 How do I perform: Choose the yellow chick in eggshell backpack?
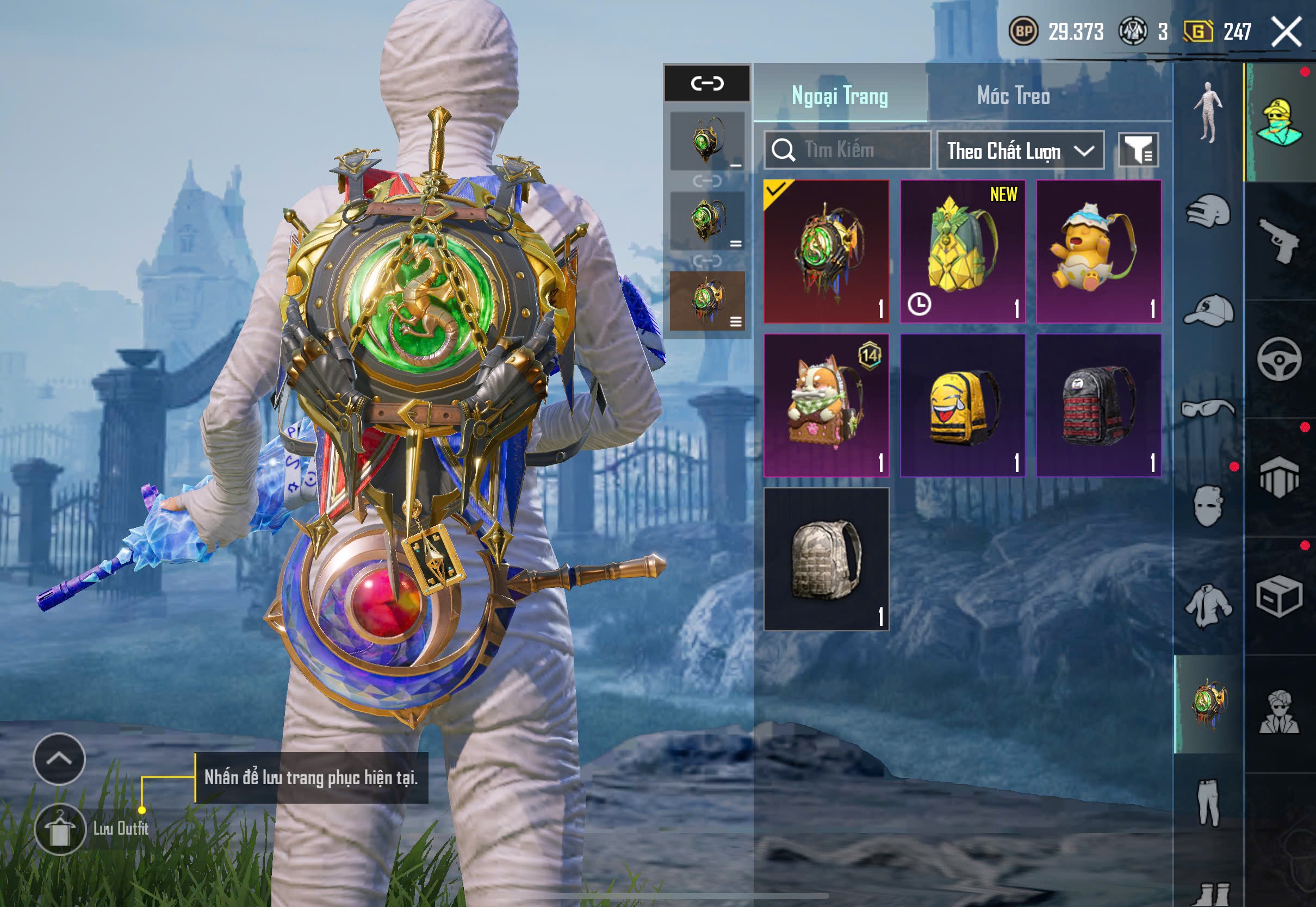pyautogui.click(x=1098, y=251)
